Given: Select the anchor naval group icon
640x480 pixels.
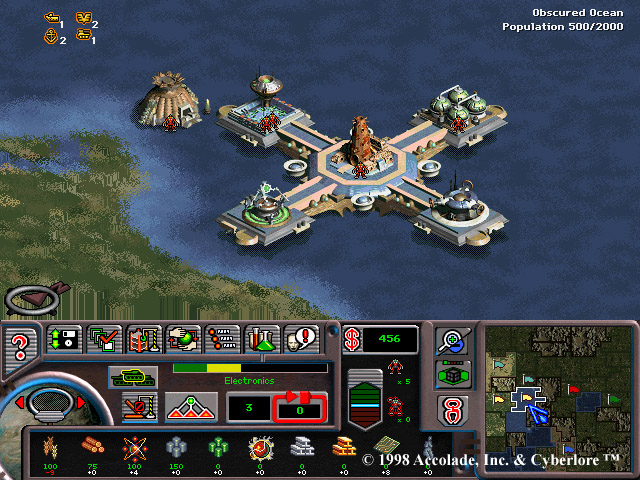Looking at the screenshot, I should tap(51, 39).
